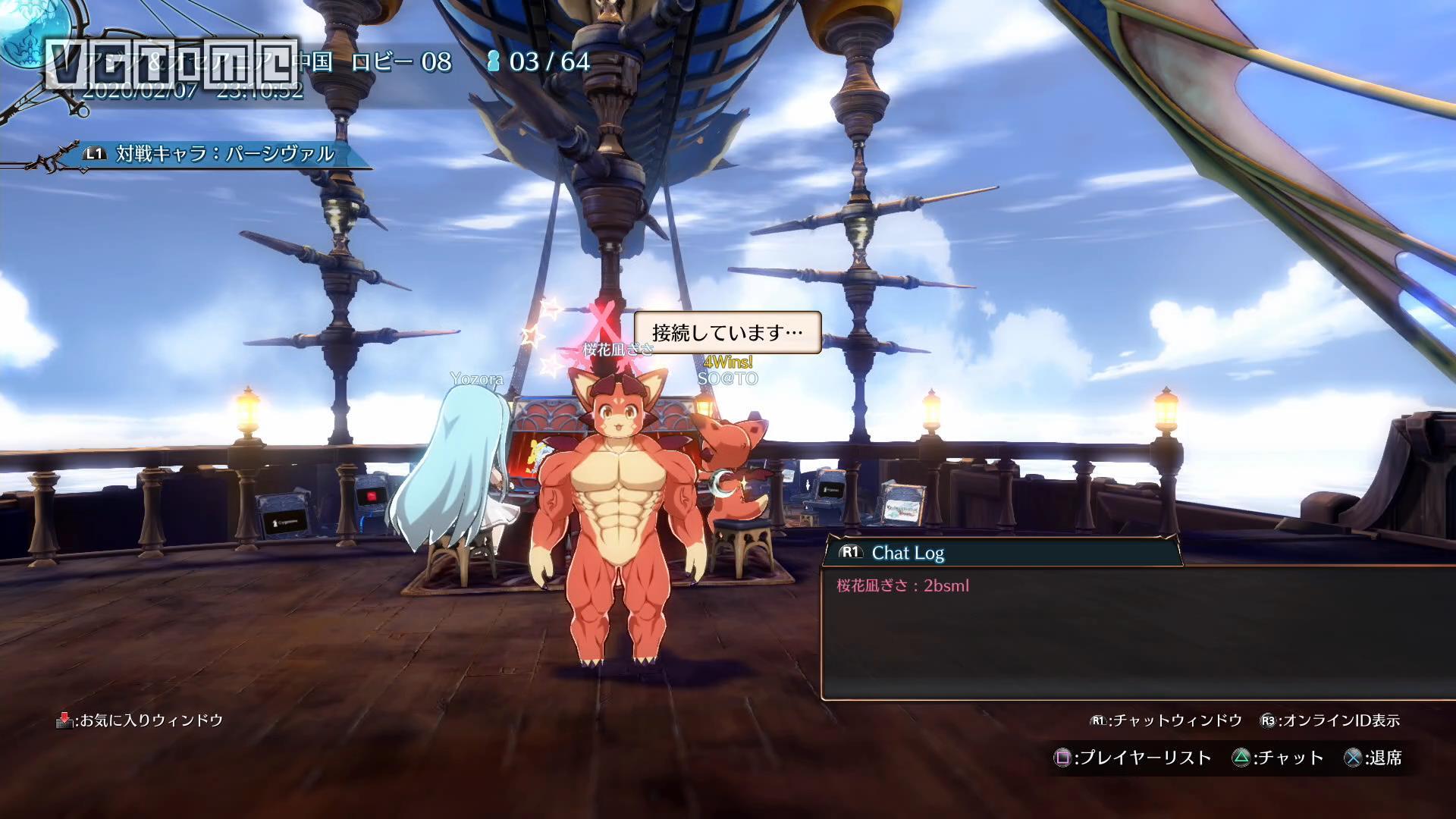
Task: Select the Yozora player name tag
Action: [x=476, y=378]
